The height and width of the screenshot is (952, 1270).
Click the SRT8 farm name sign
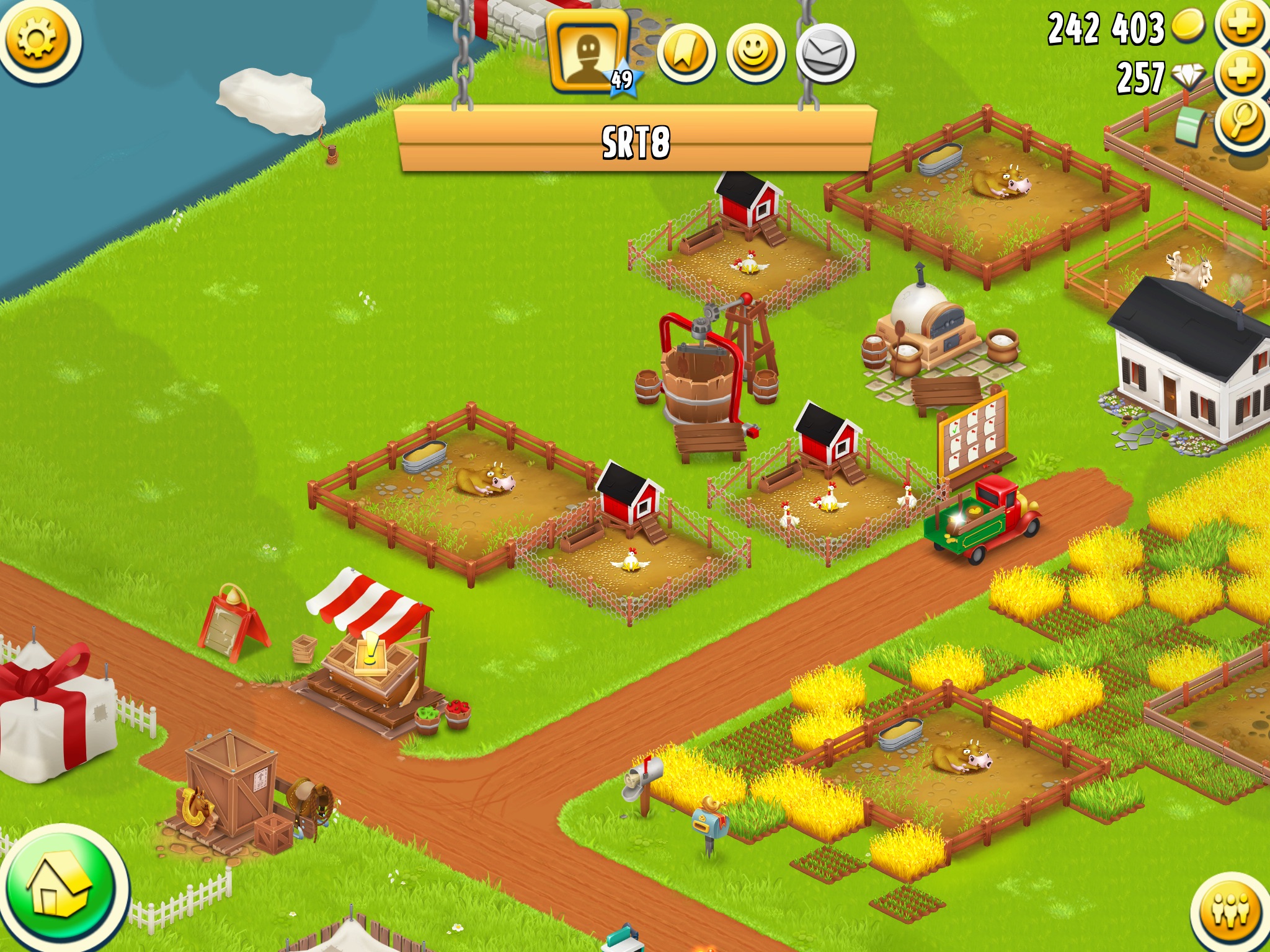pyautogui.click(x=636, y=141)
